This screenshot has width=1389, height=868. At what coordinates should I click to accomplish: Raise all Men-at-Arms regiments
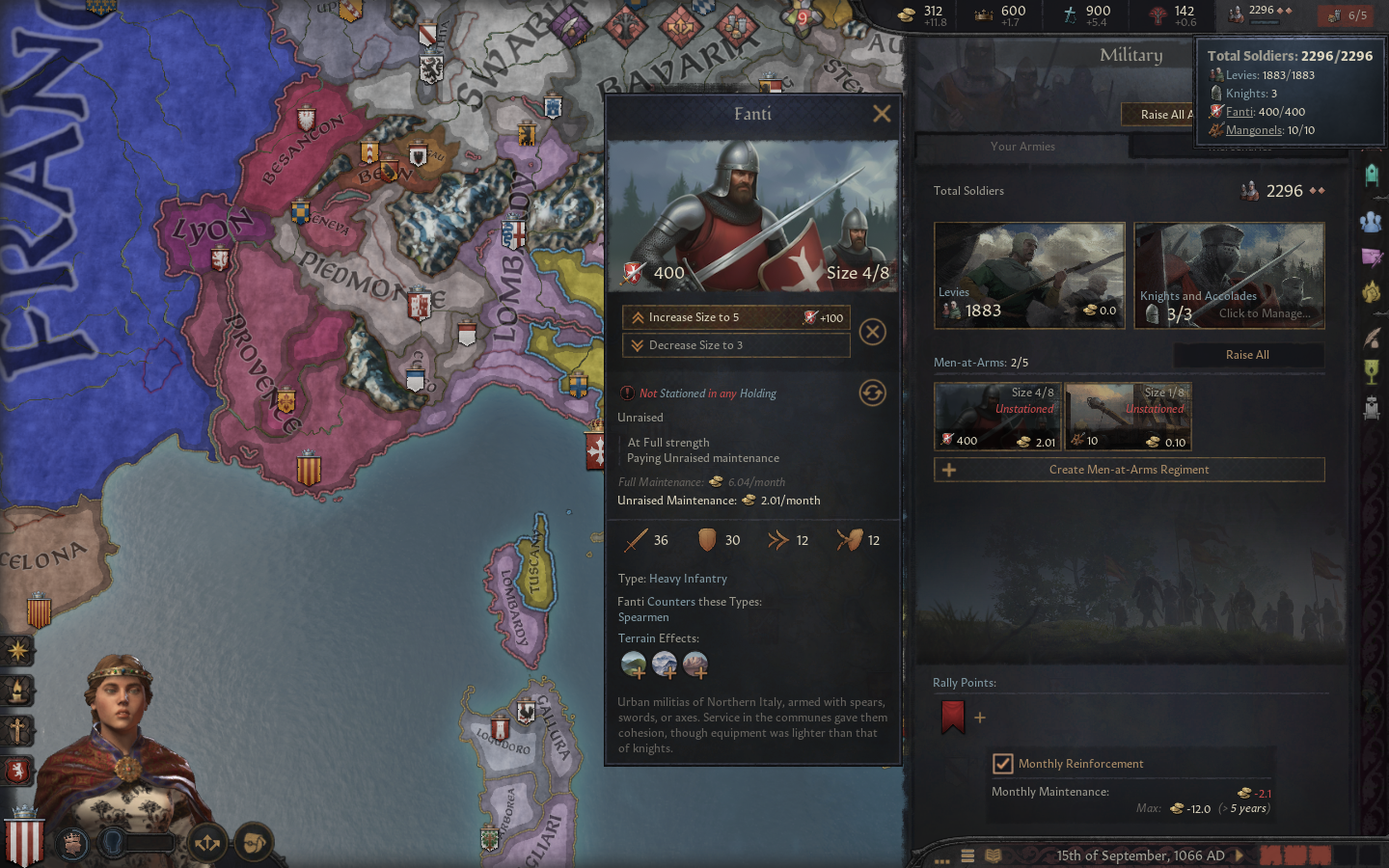(1246, 355)
